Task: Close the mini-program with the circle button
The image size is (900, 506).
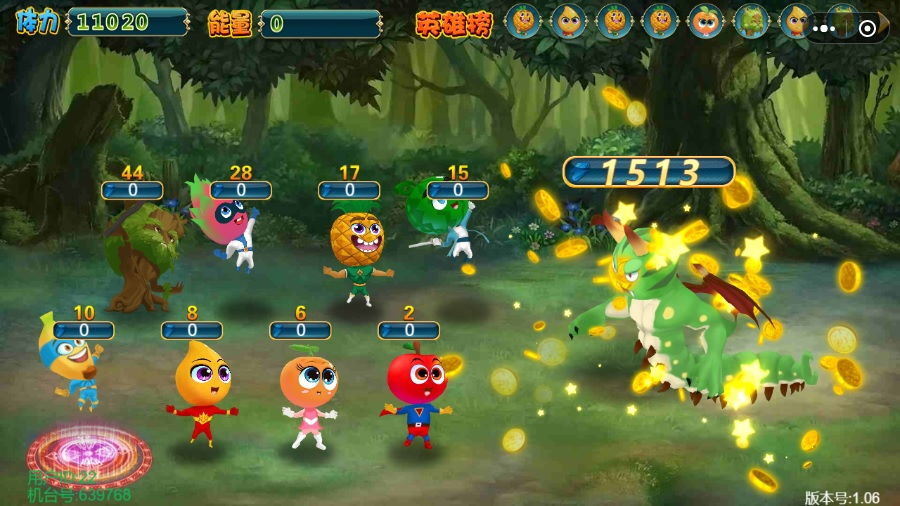Action: (867, 28)
